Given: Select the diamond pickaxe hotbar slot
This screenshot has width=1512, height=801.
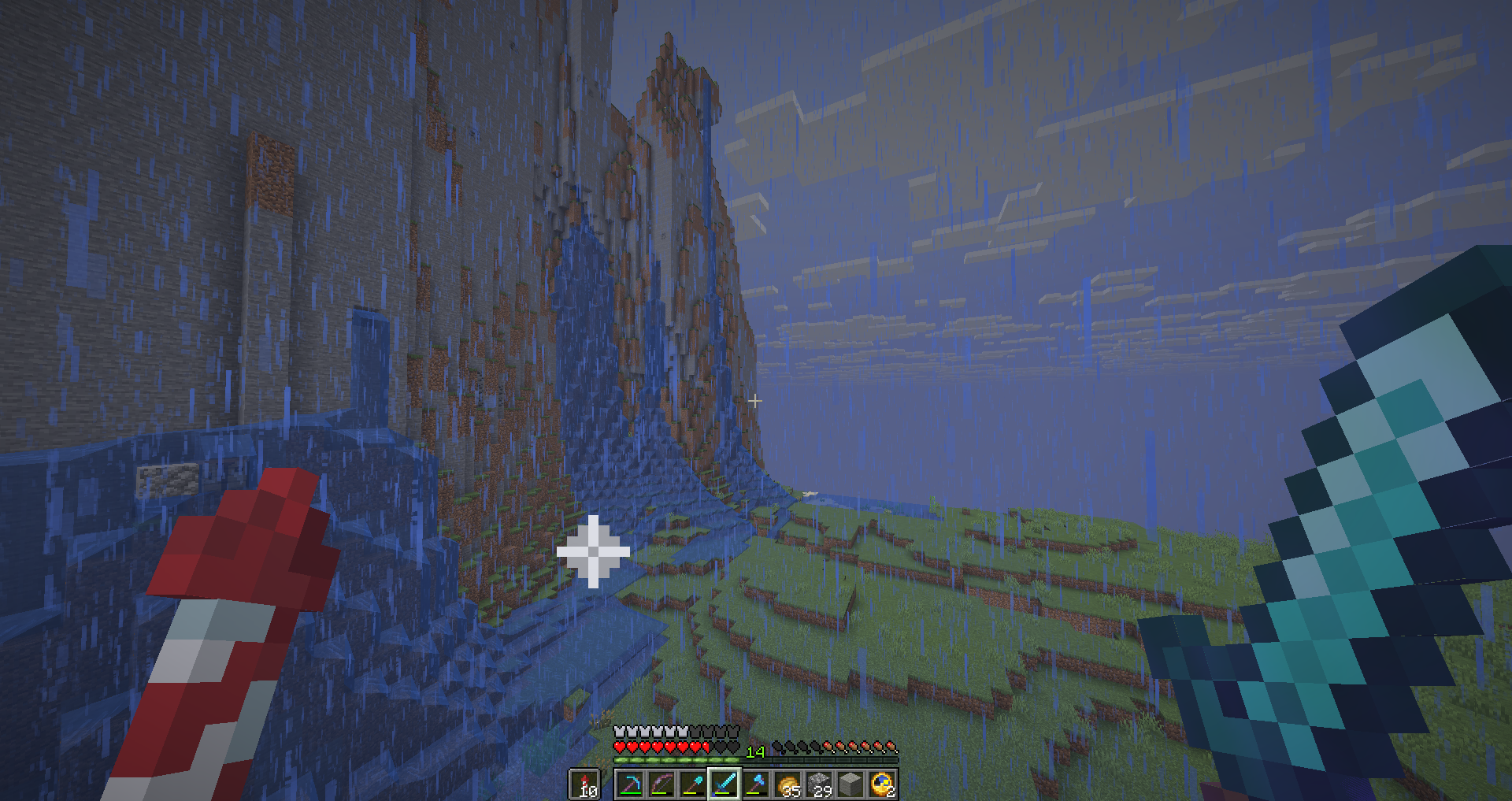Looking at the screenshot, I should [630, 784].
